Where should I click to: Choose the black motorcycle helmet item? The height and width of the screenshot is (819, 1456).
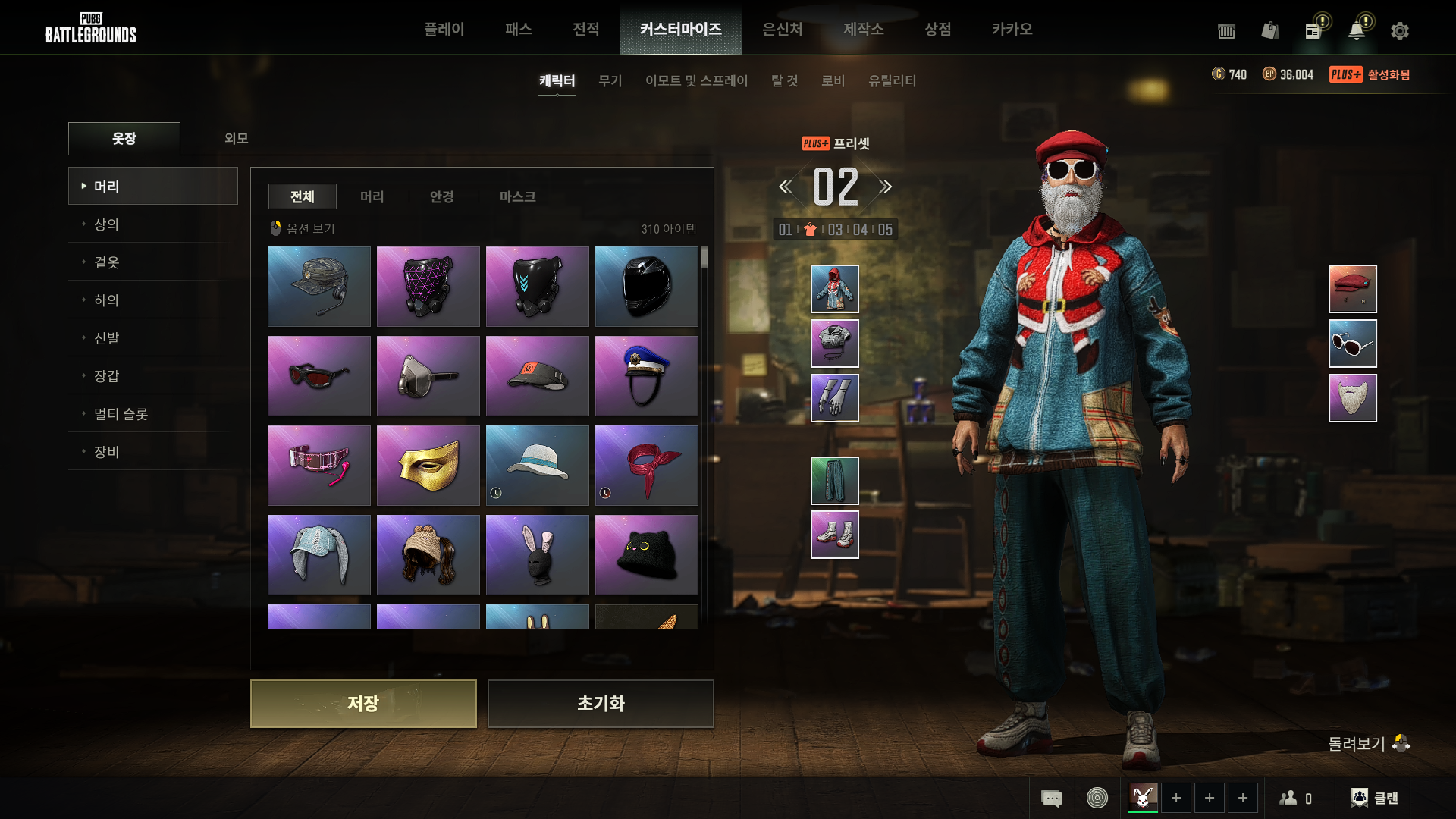646,287
